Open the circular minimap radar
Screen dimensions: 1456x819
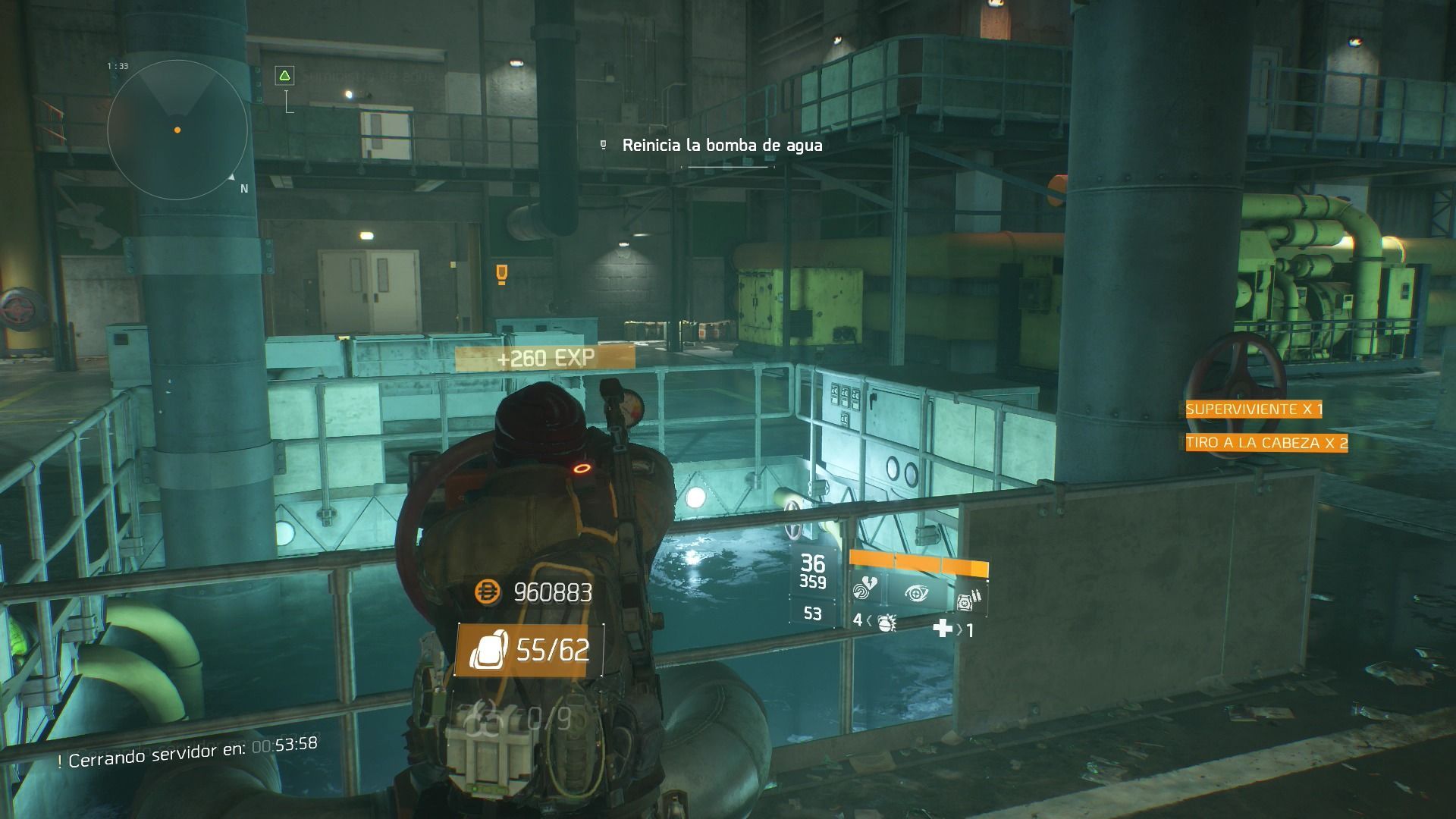click(x=177, y=130)
